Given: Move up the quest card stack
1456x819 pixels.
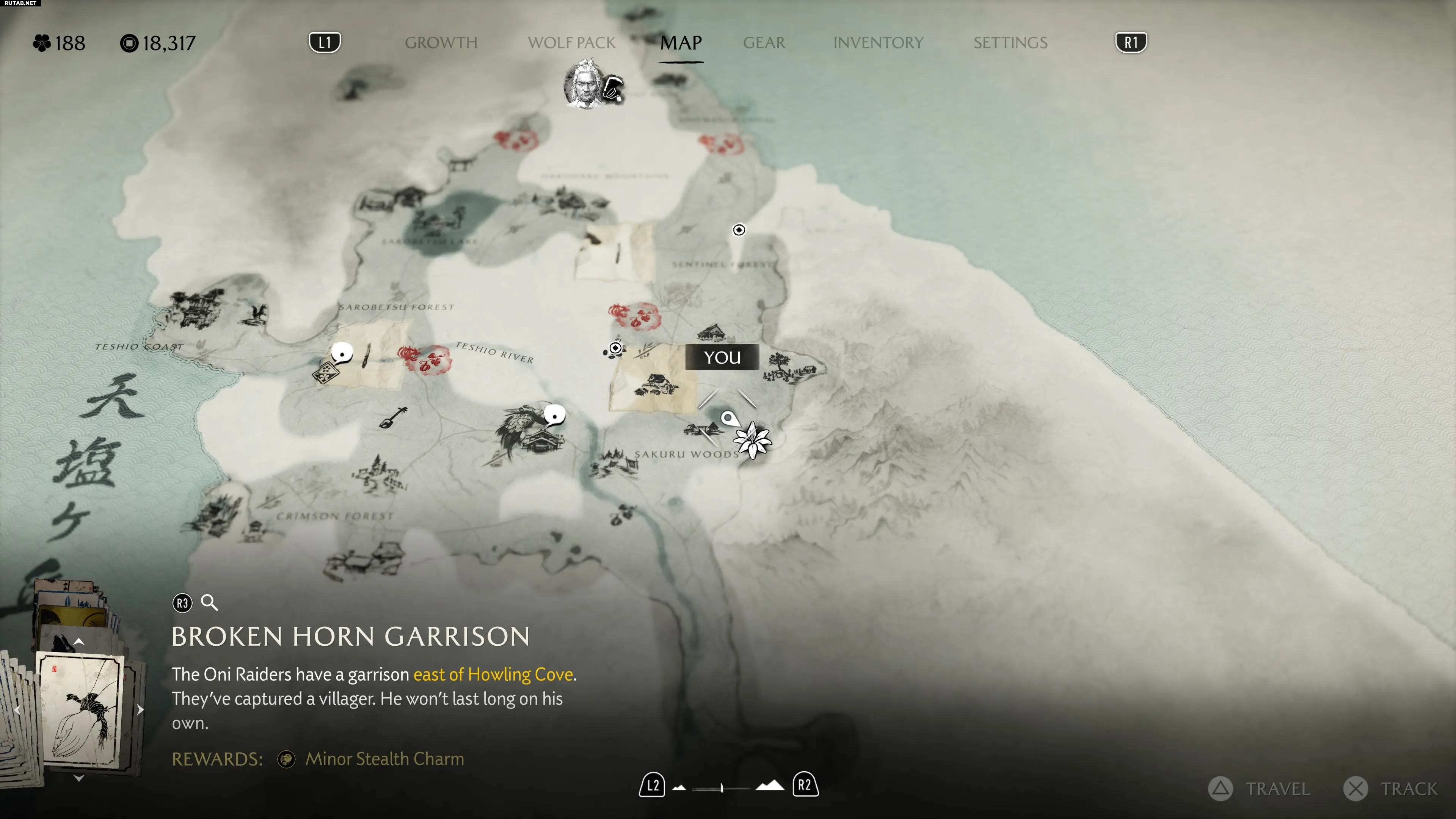Looking at the screenshot, I should click(79, 642).
